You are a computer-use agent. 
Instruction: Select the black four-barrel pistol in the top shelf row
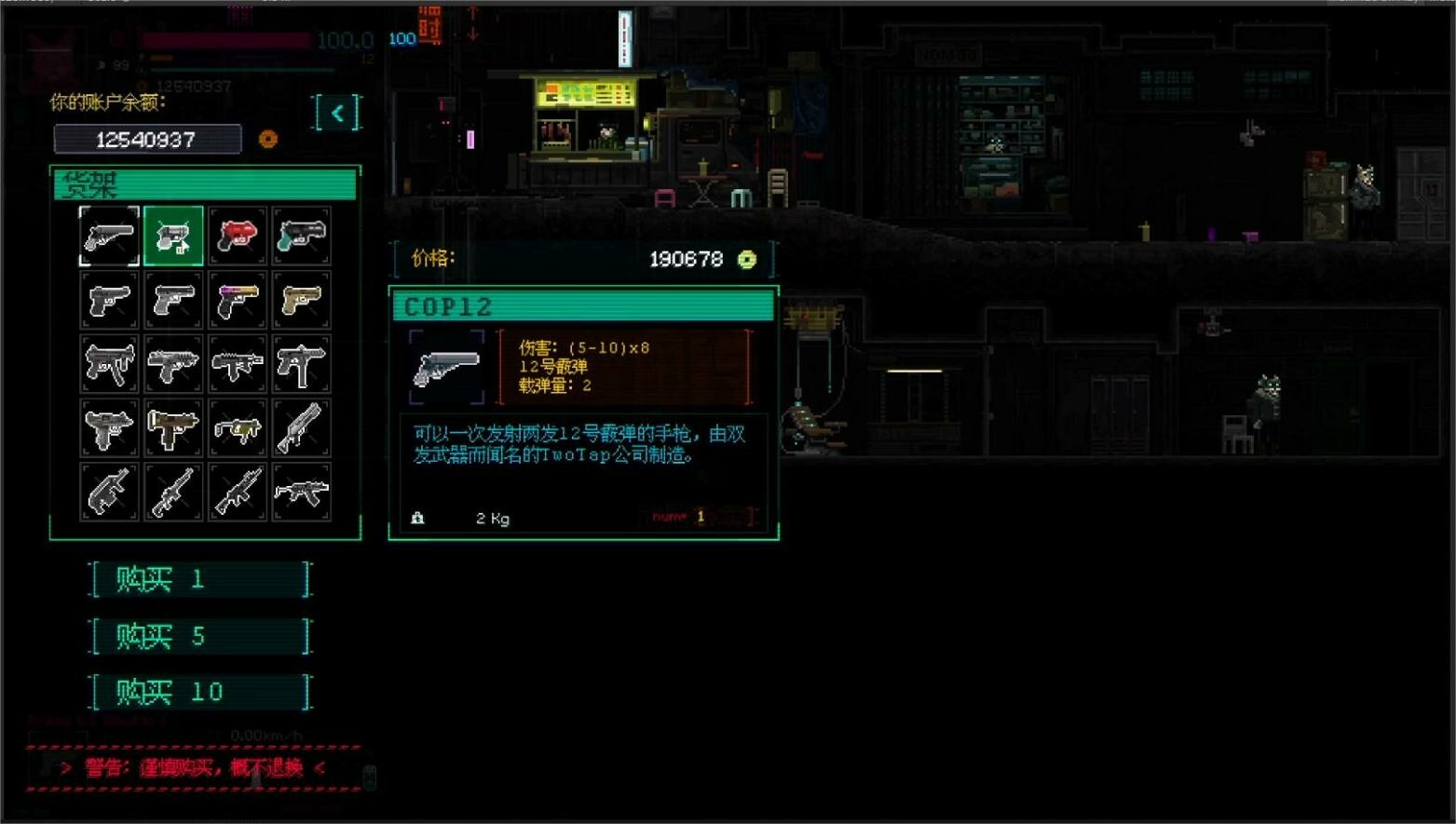coord(302,237)
